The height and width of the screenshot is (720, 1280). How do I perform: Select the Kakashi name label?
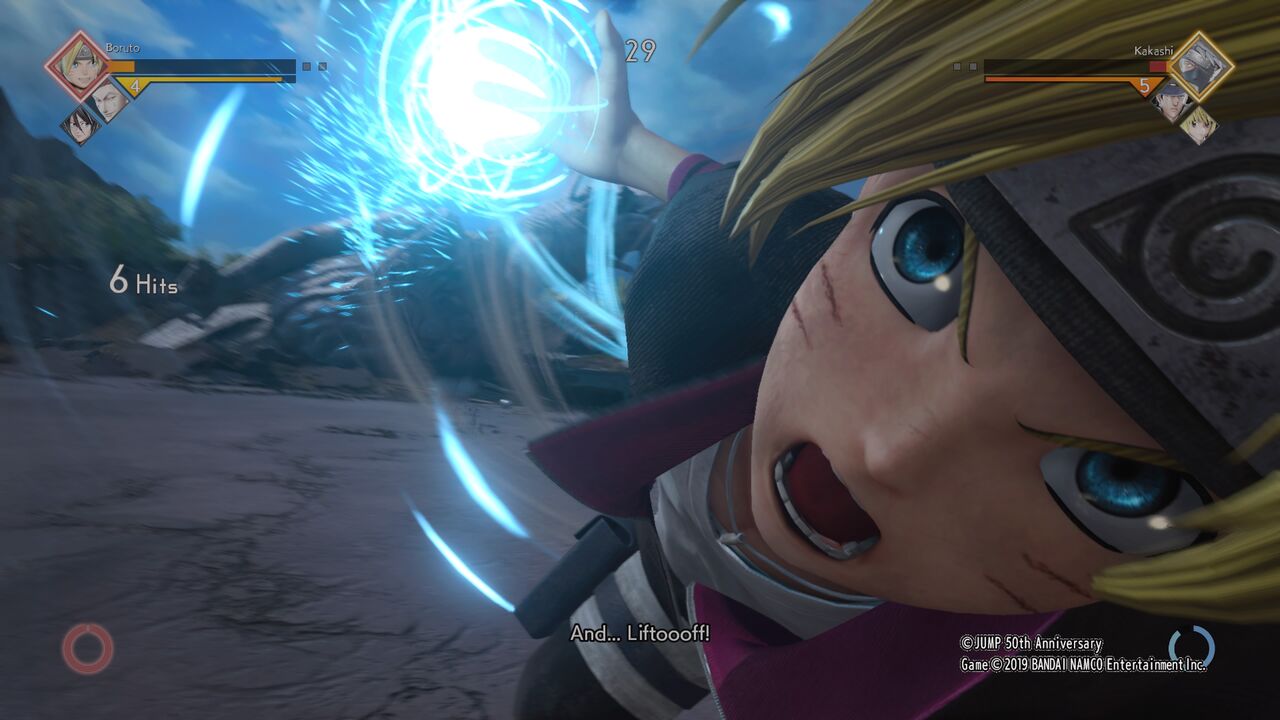pos(1152,50)
